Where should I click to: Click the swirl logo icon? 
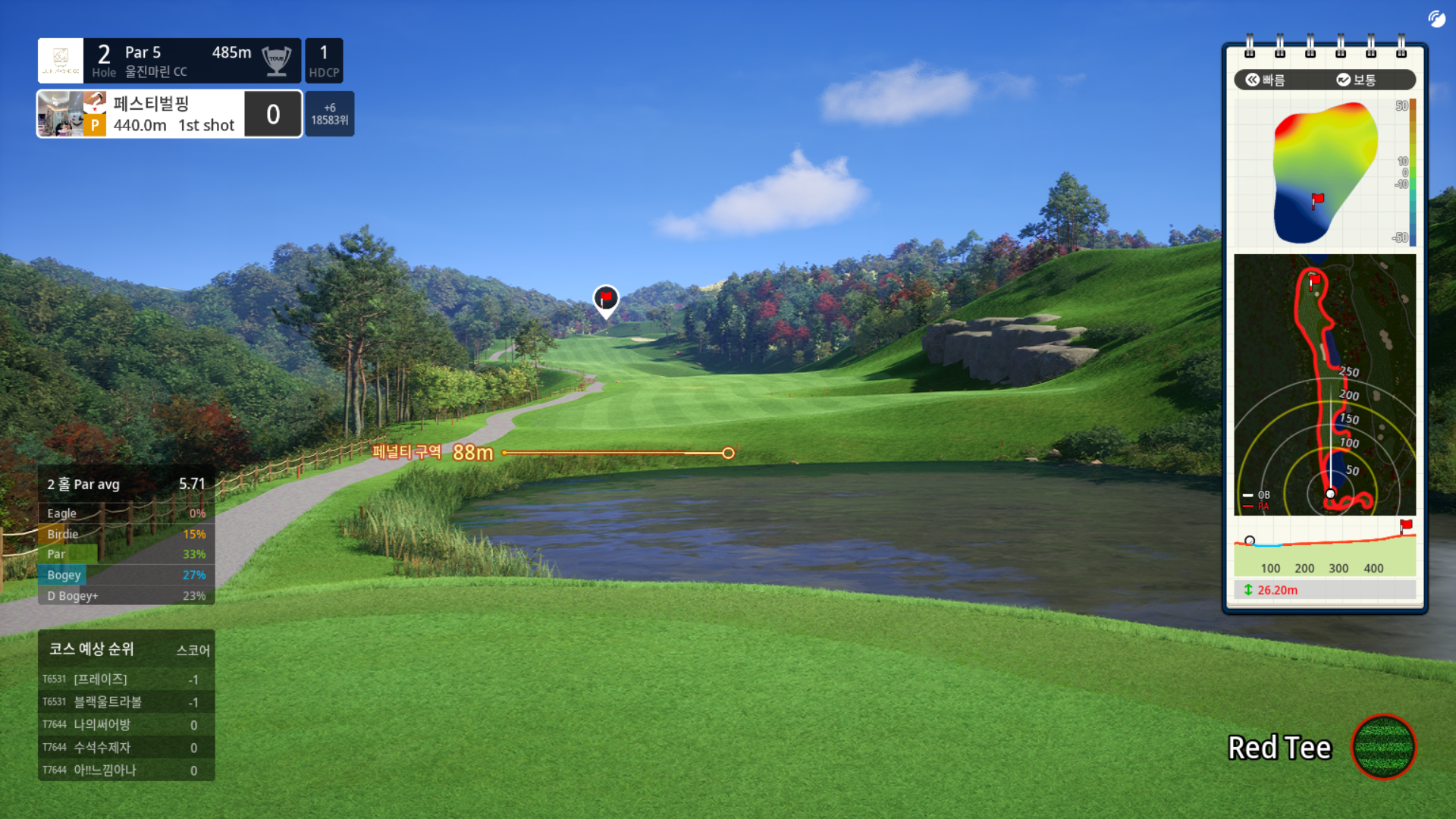[1436, 19]
